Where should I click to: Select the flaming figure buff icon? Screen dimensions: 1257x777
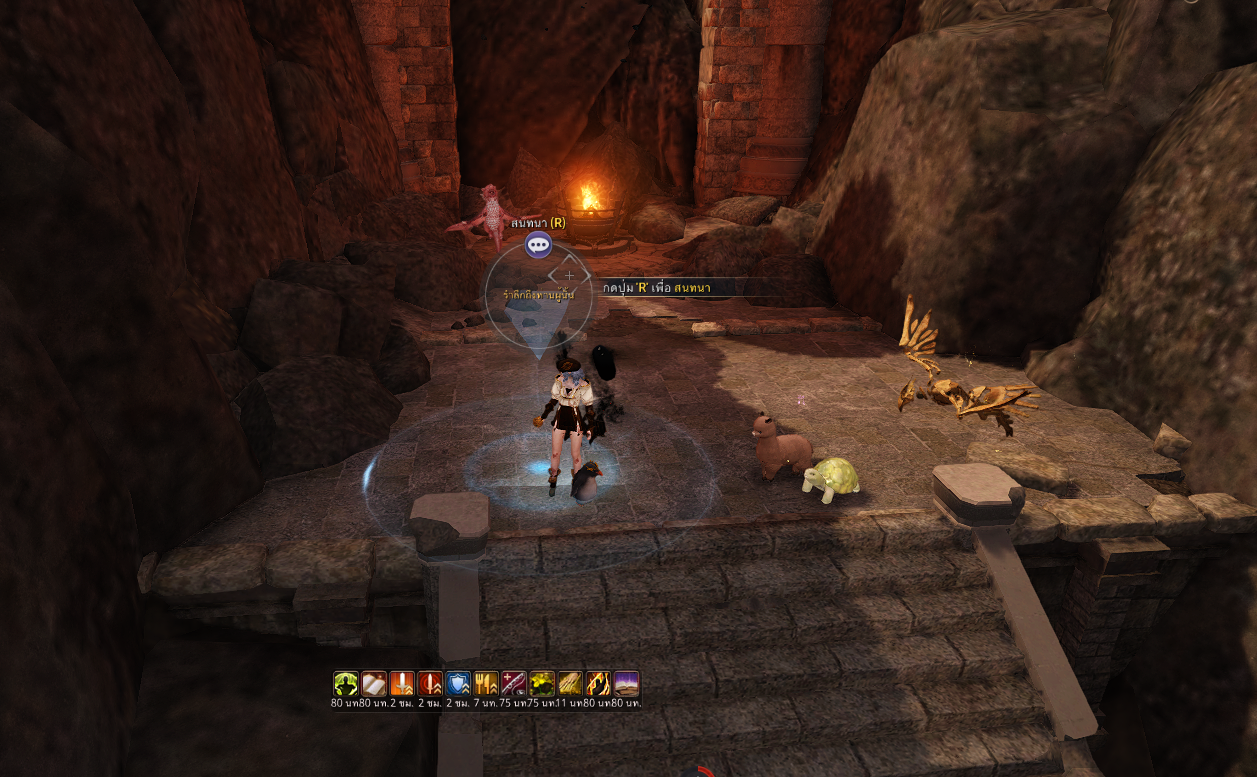(598, 684)
